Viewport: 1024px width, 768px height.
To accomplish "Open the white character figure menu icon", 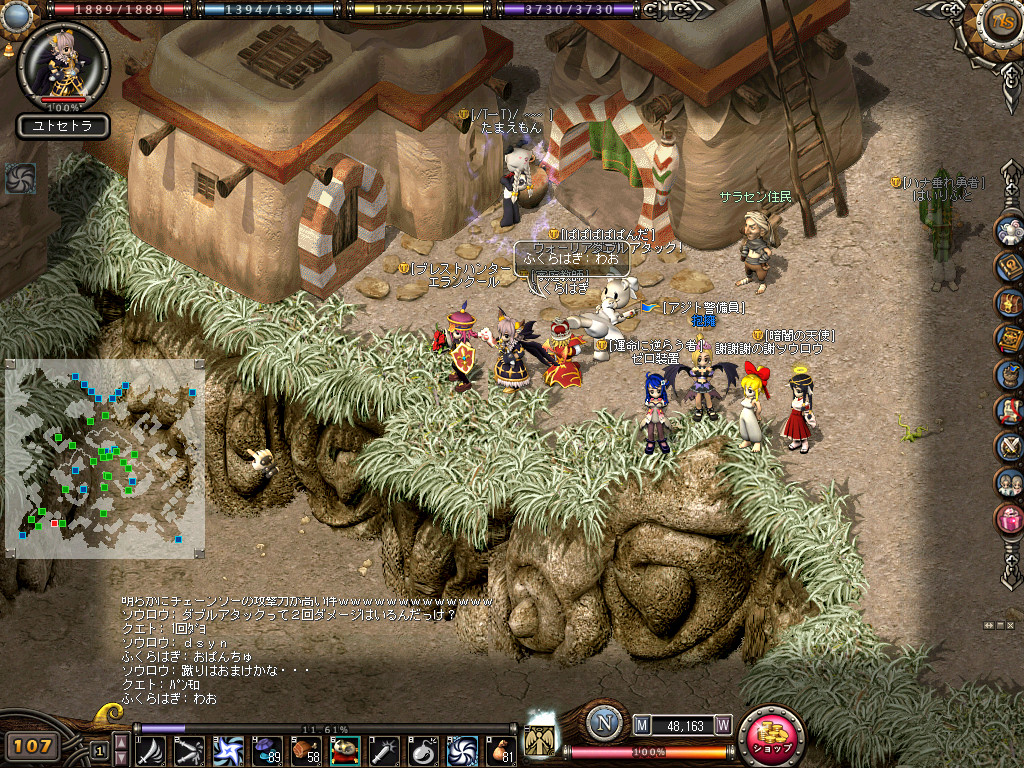I will (1009, 230).
